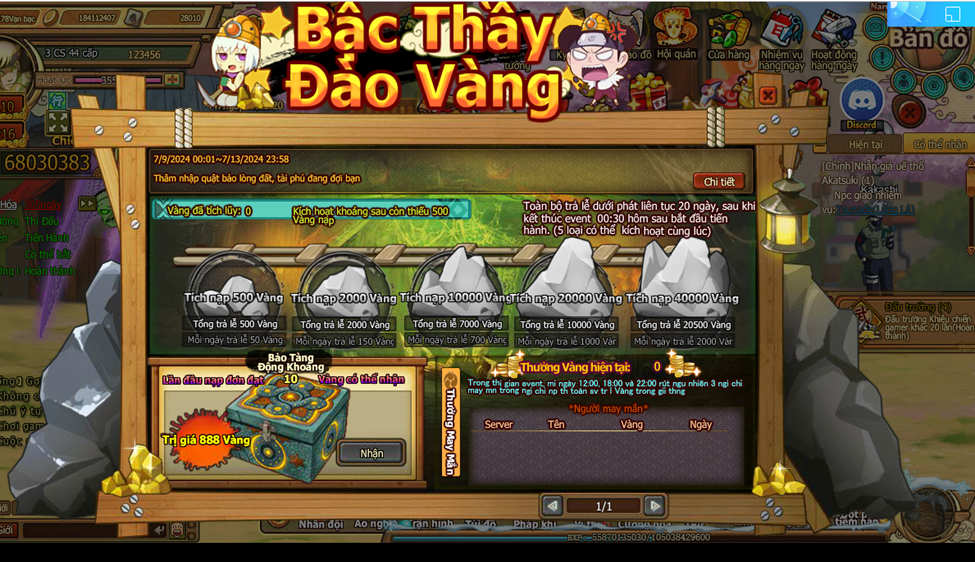The height and width of the screenshot is (562, 975).
Task: Switch to the Hiện tại quest tab
Action: point(865,145)
